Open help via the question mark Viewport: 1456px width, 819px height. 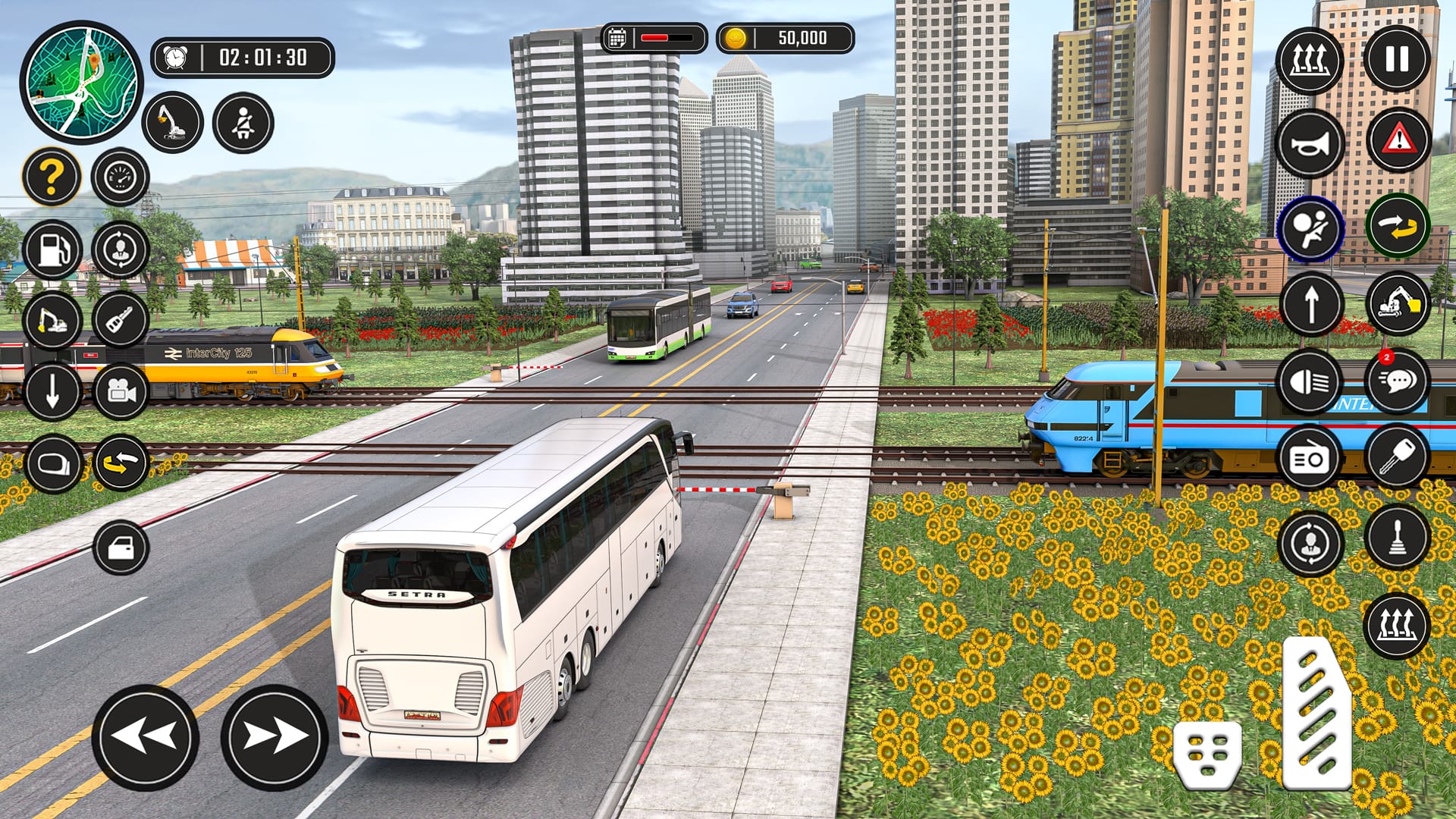point(51,176)
